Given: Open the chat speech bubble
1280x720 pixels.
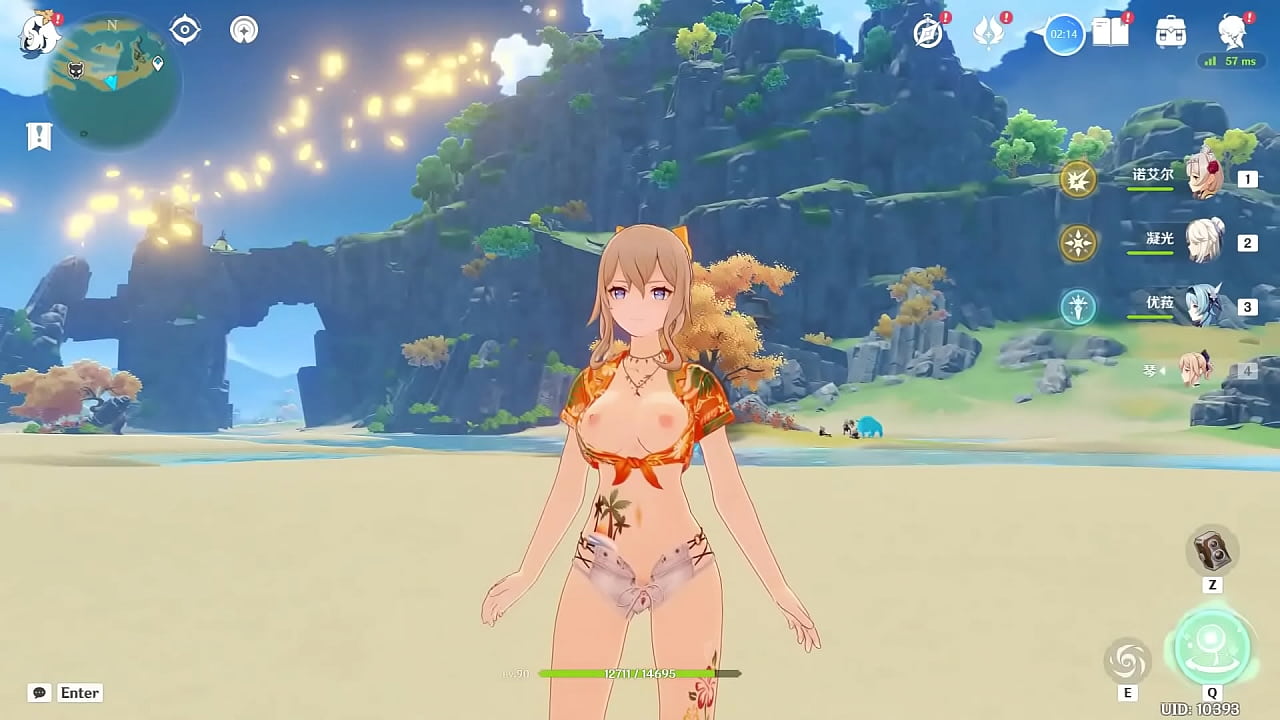Looking at the screenshot, I should (x=40, y=693).
